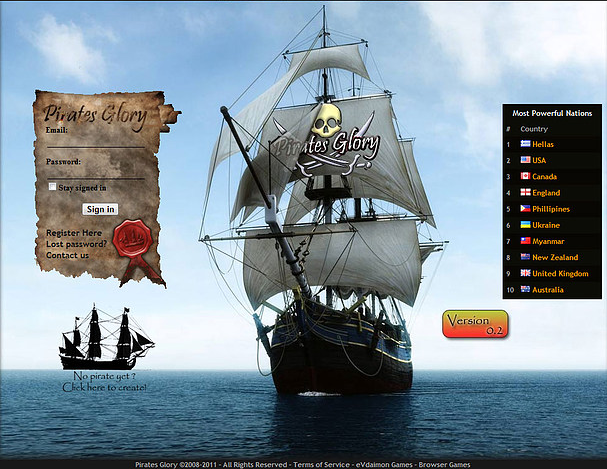
Task: Select Hellas in the nations list
Action: coord(544,145)
